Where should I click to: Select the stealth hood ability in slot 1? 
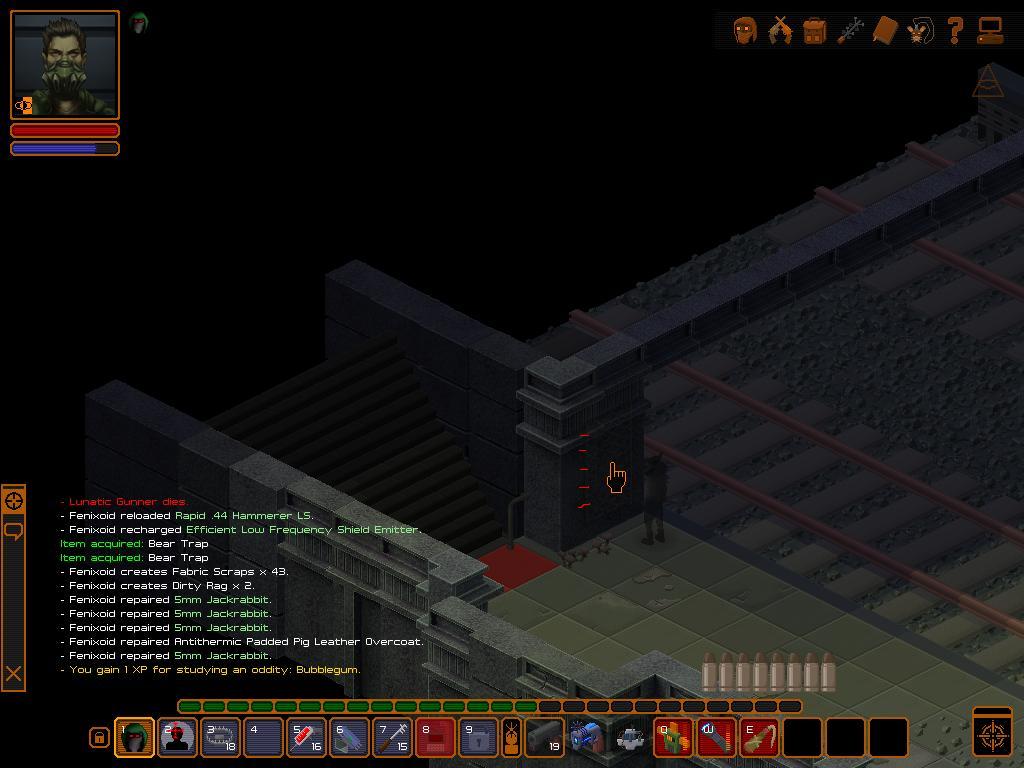tap(134, 738)
